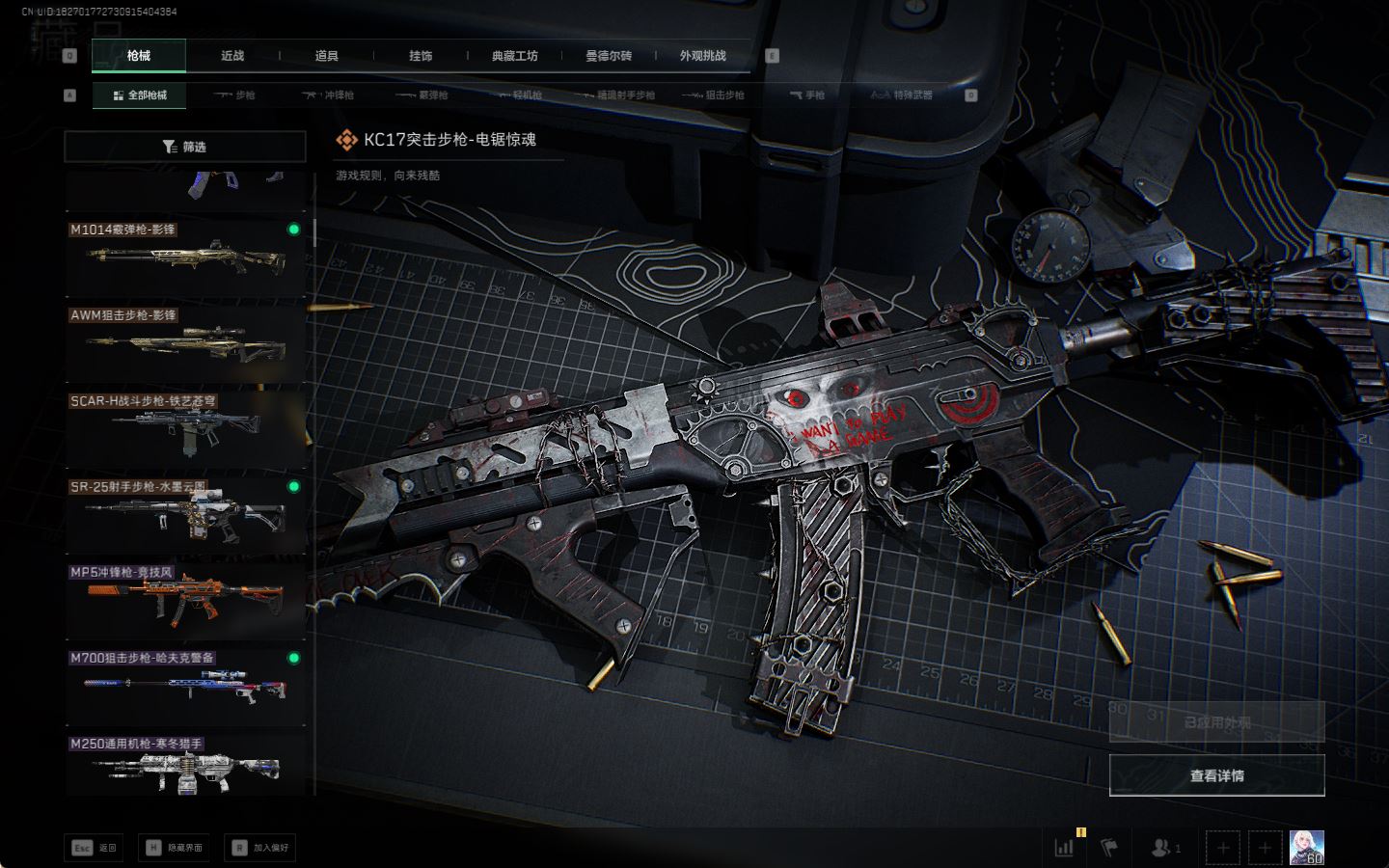Screen dimensions: 1389x868
Task: Click the 返回 back button
Action: coord(95,848)
